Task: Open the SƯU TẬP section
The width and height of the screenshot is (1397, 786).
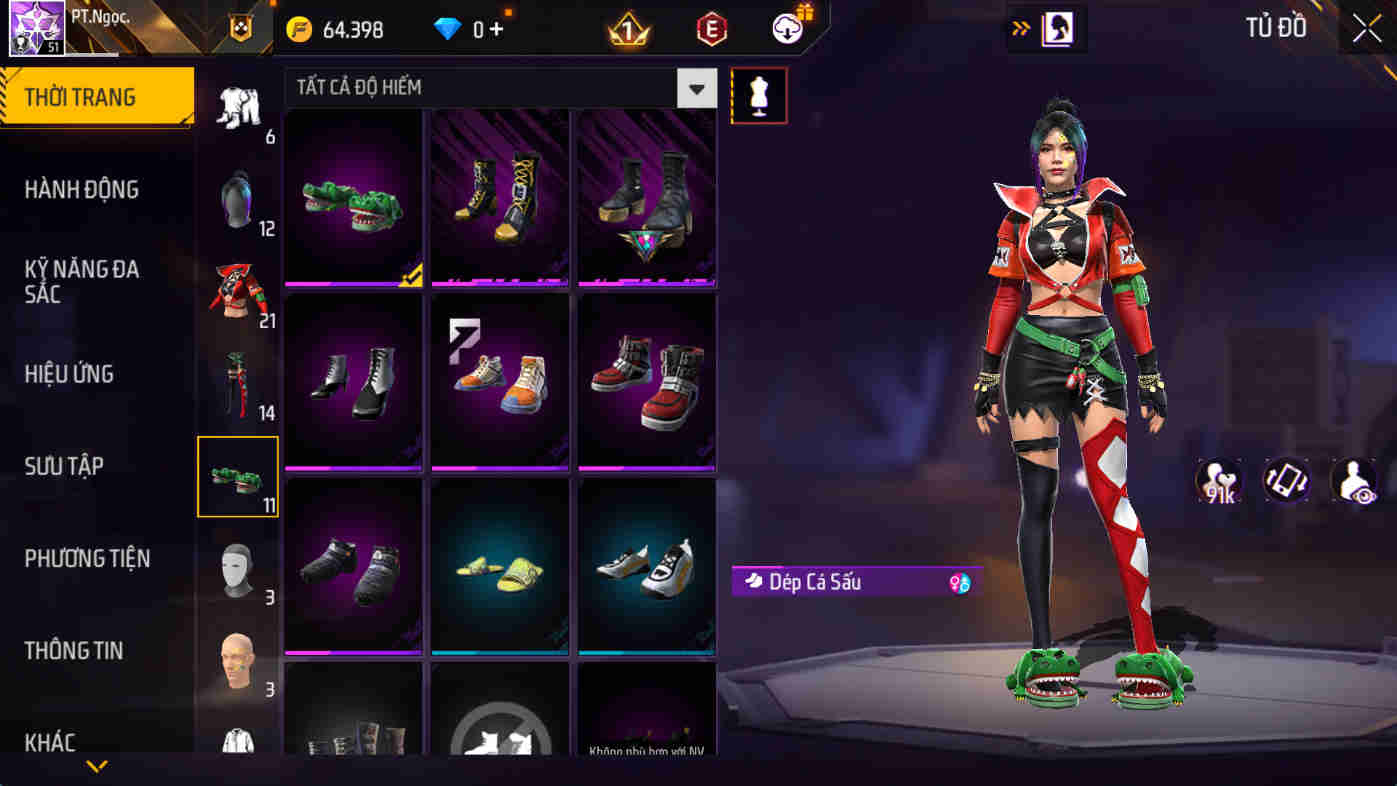Action: [x=63, y=465]
